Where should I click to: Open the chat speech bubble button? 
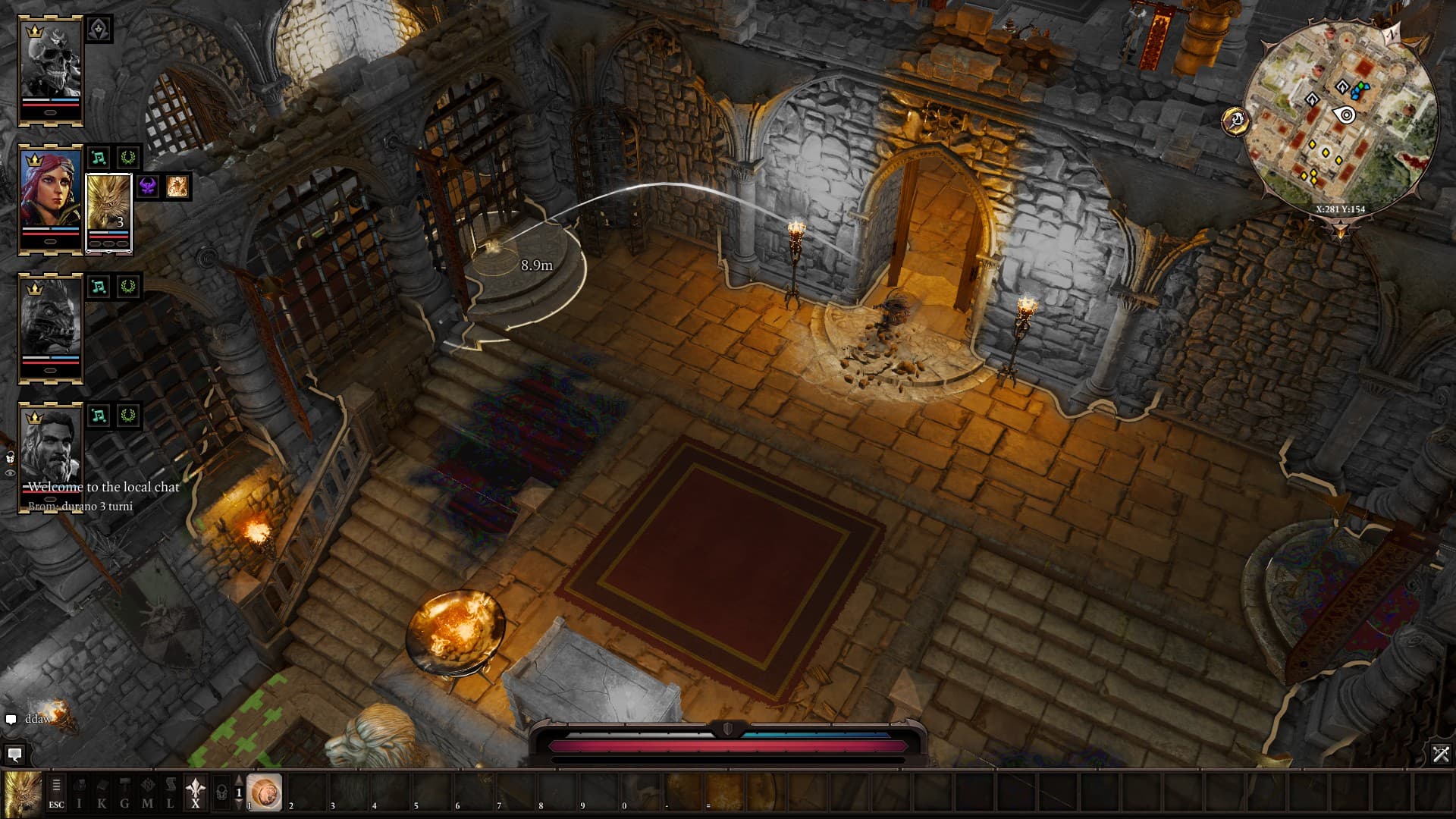click(14, 755)
